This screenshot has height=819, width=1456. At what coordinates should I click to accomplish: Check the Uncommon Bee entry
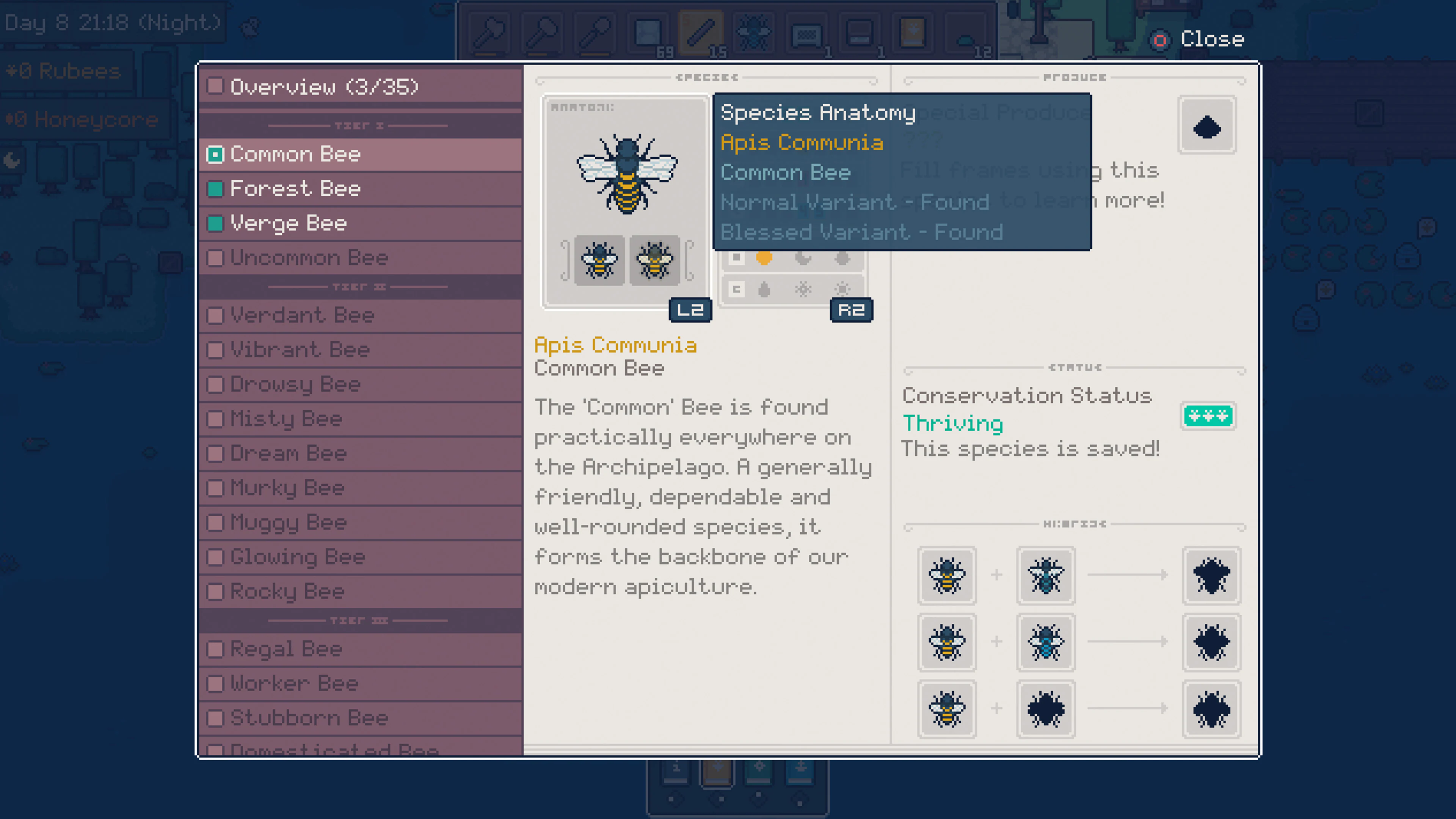point(215,258)
